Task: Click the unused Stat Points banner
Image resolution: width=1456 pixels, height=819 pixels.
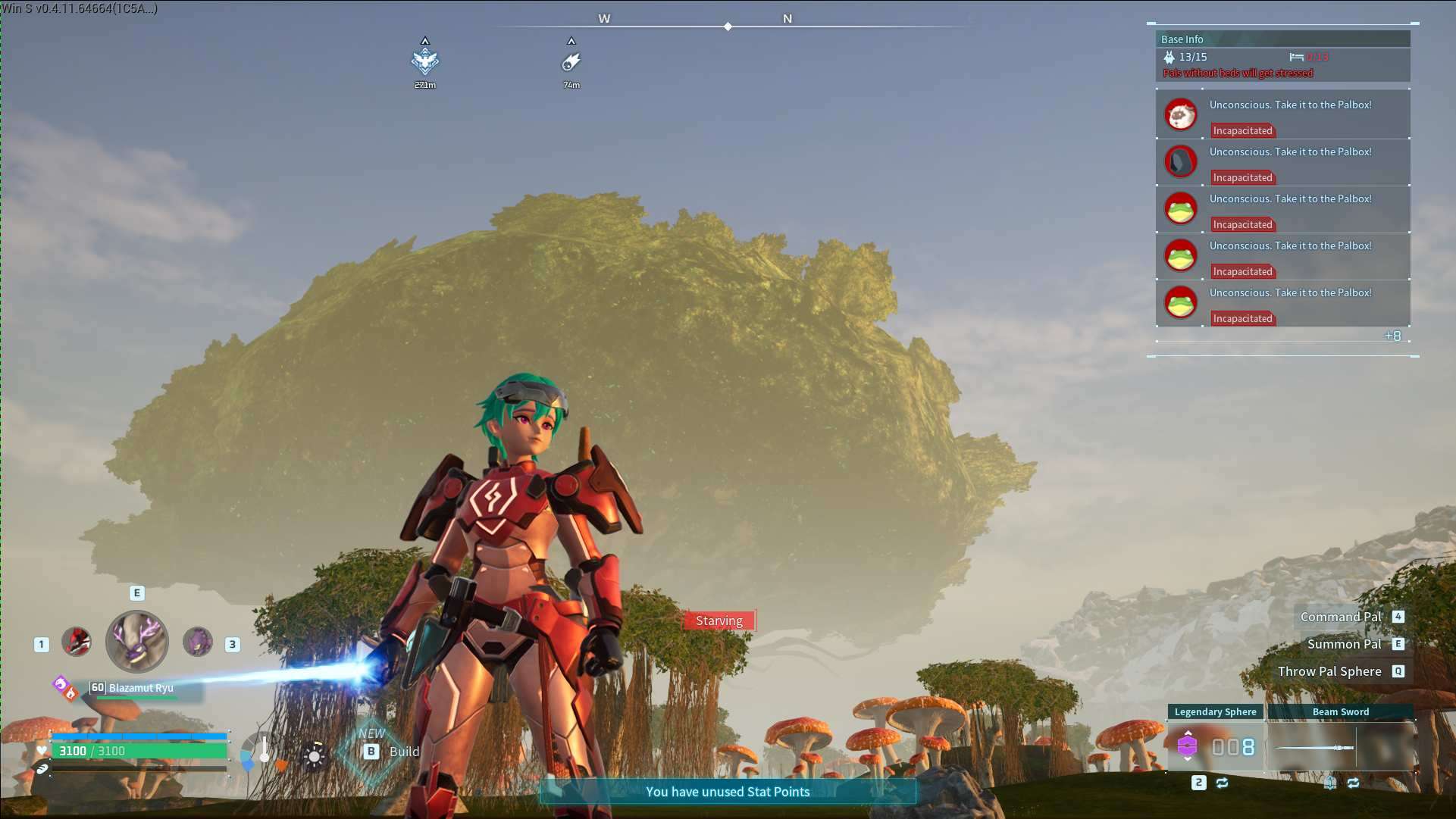Action: pos(727,792)
